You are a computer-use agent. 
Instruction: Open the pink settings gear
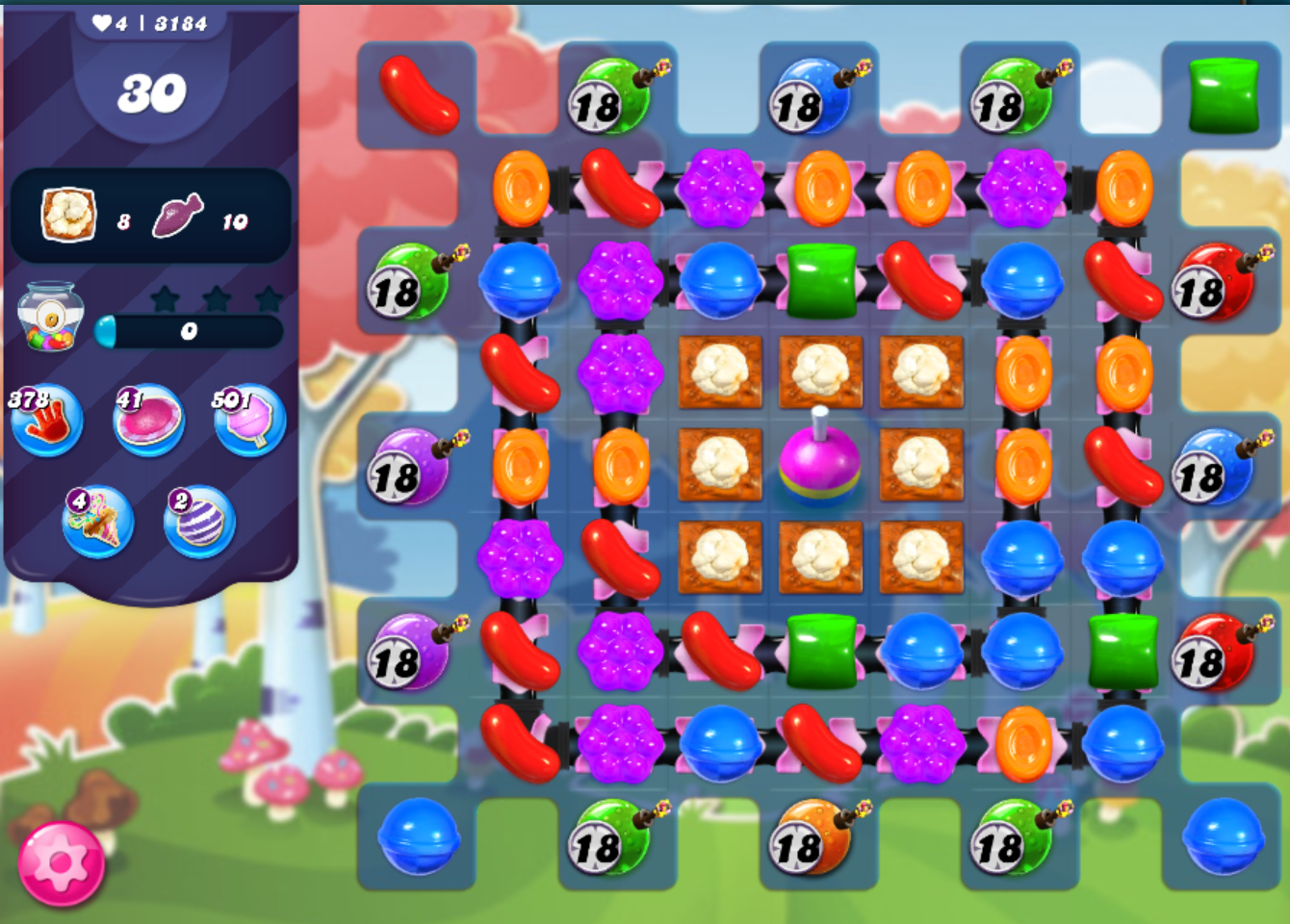60,863
